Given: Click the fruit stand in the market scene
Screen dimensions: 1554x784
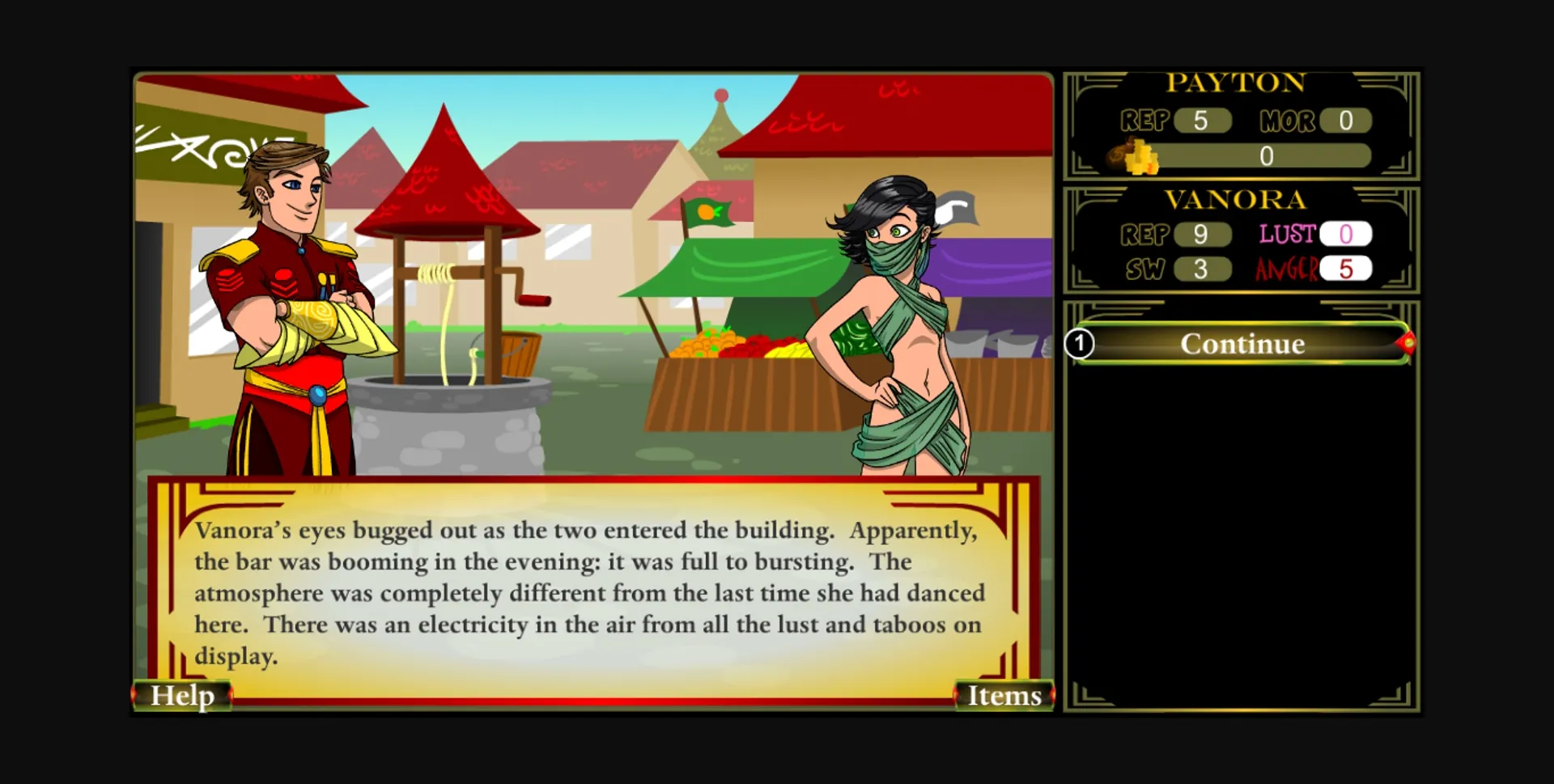Looking at the screenshot, I should [x=737, y=356].
